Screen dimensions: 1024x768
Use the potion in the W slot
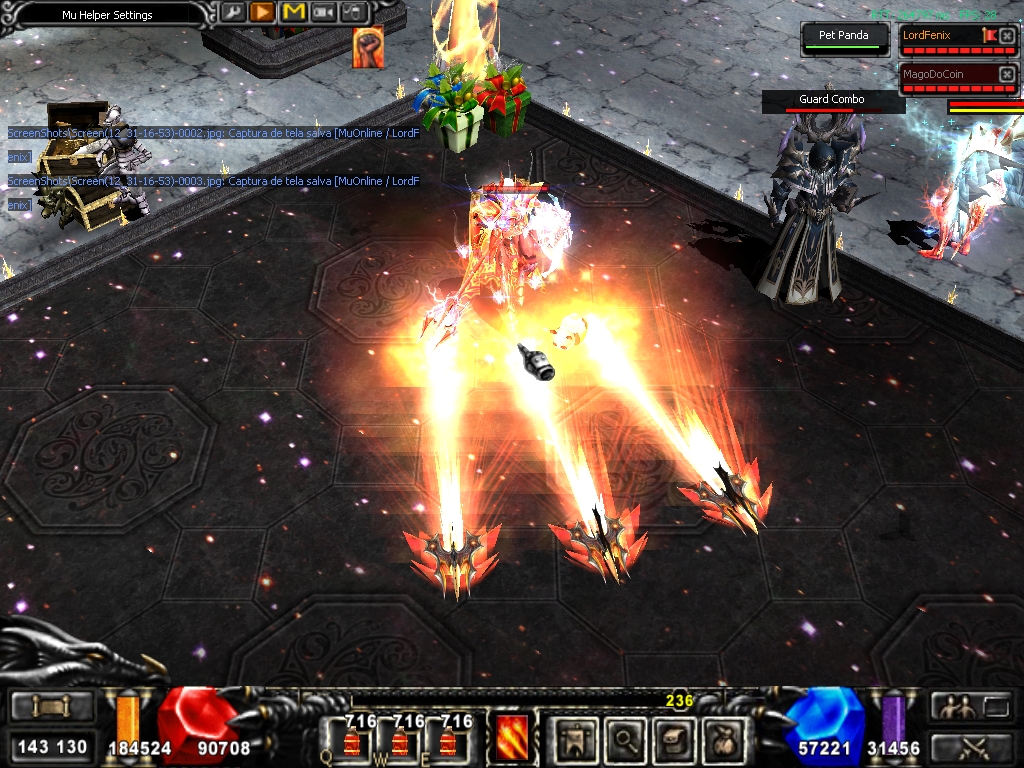pyautogui.click(x=400, y=740)
